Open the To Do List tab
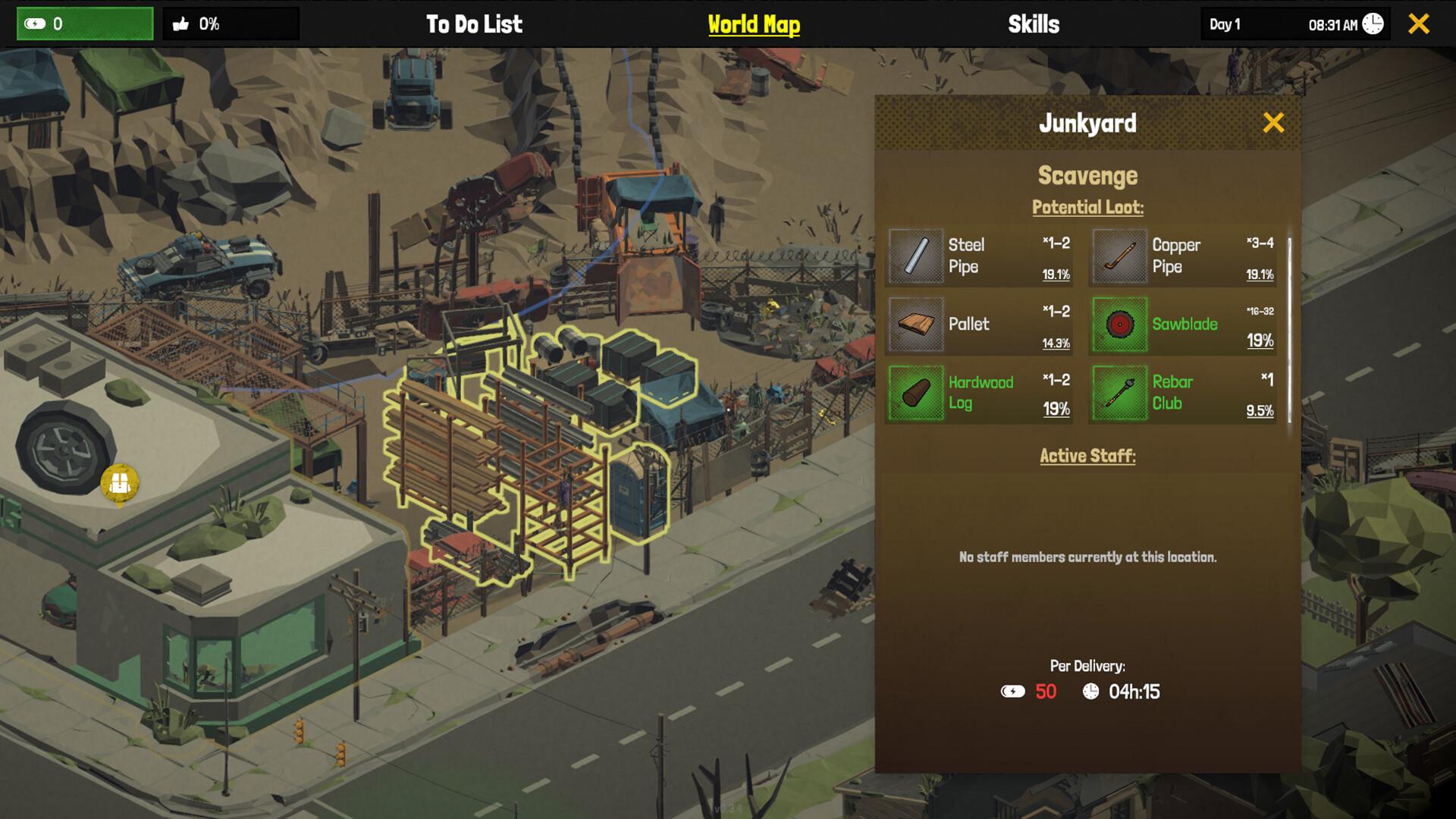 474,24
